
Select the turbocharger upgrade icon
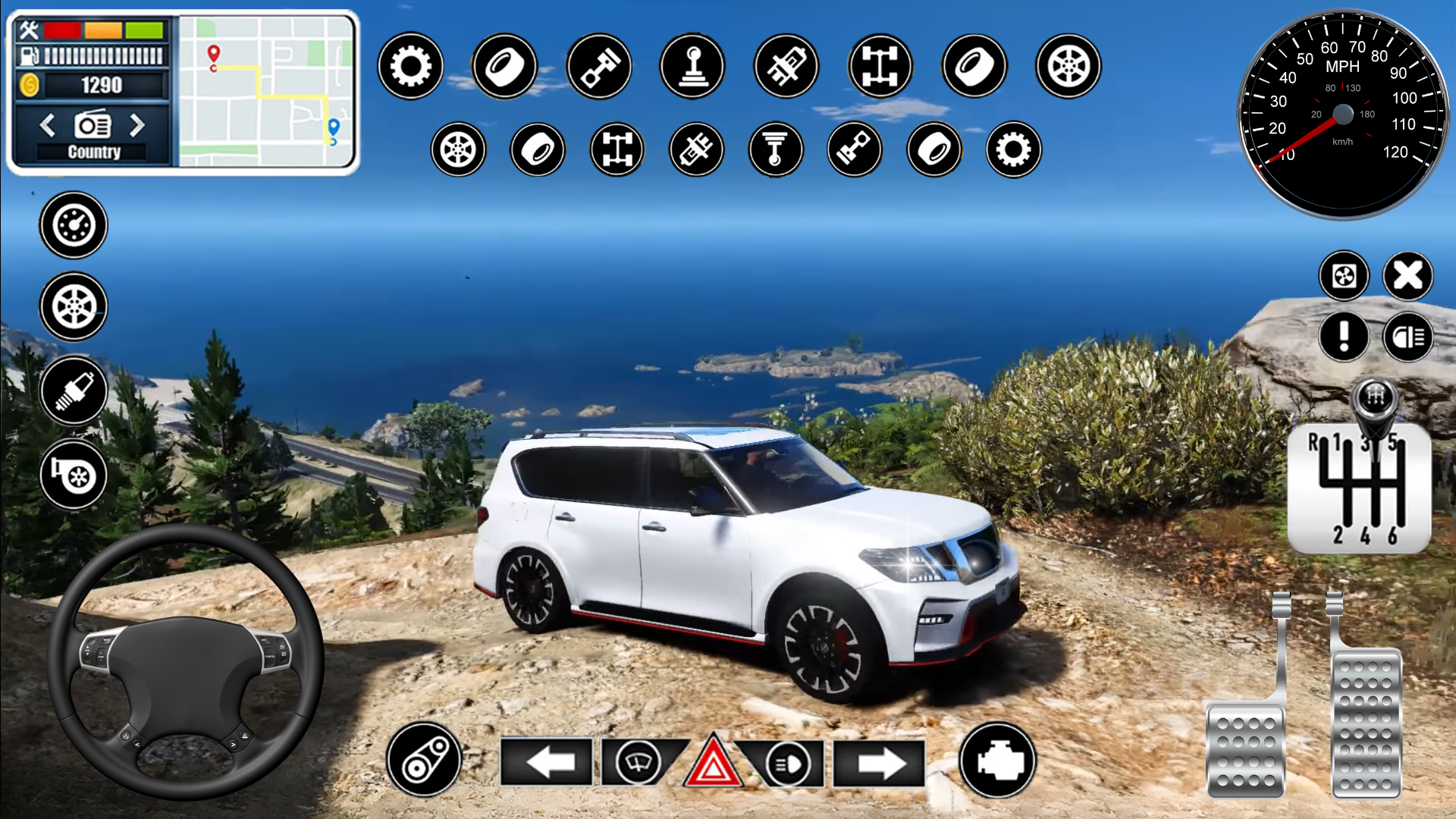(x=74, y=475)
